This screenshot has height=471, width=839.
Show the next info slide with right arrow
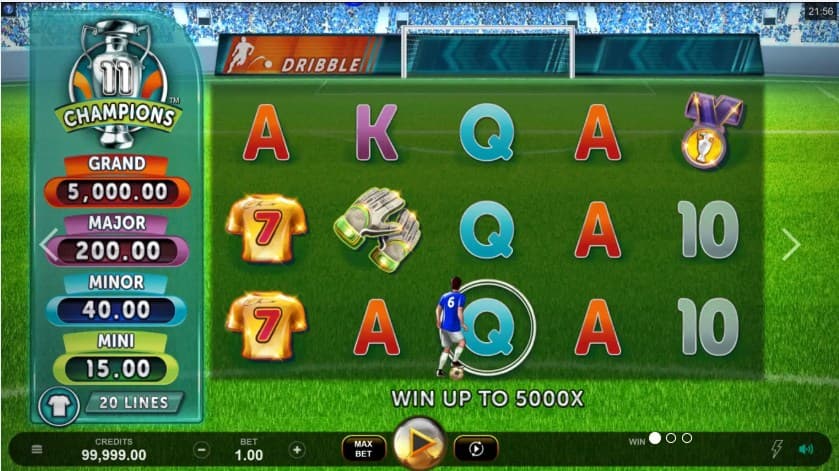(x=791, y=244)
